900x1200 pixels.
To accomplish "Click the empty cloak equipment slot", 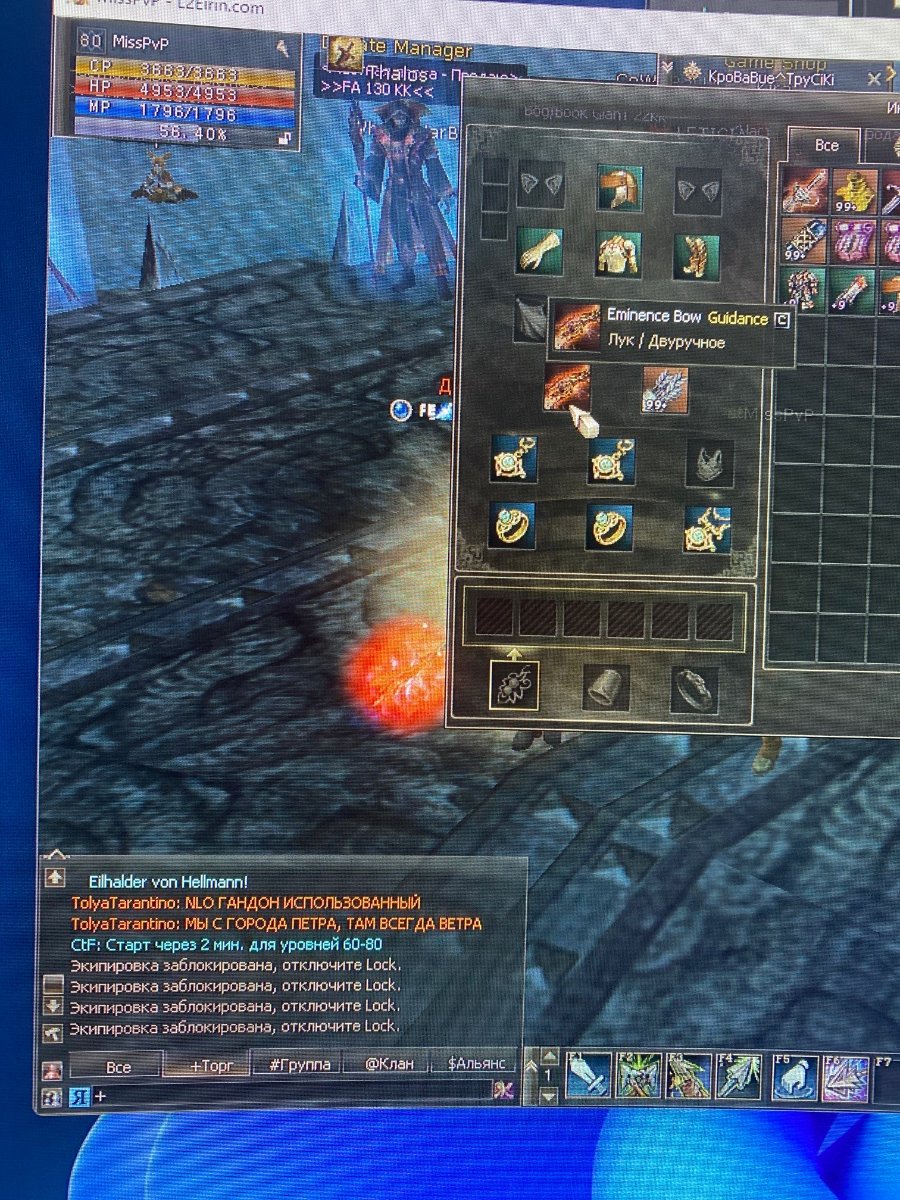I will point(530,318).
